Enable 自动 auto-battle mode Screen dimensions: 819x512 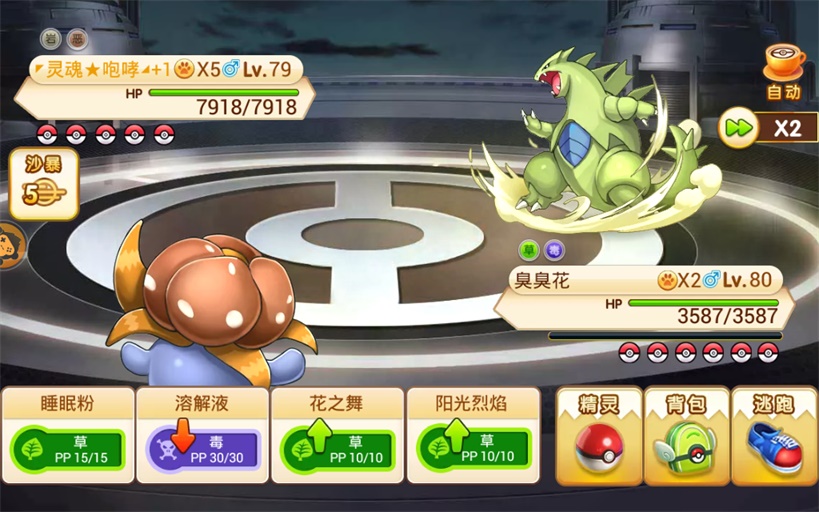click(784, 72)
